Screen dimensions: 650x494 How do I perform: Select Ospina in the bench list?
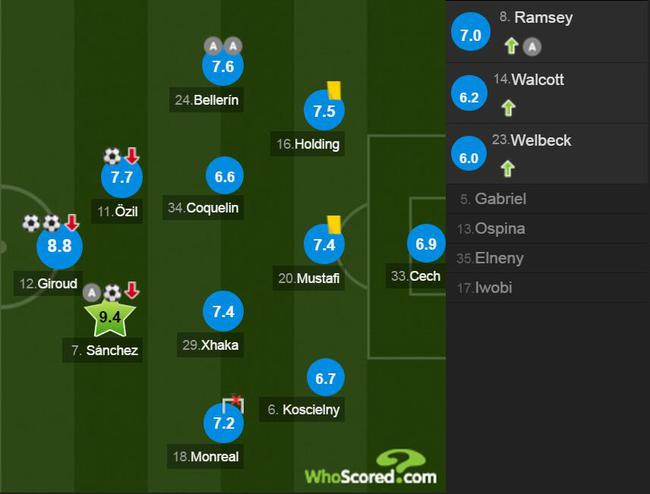coord(548,229)
